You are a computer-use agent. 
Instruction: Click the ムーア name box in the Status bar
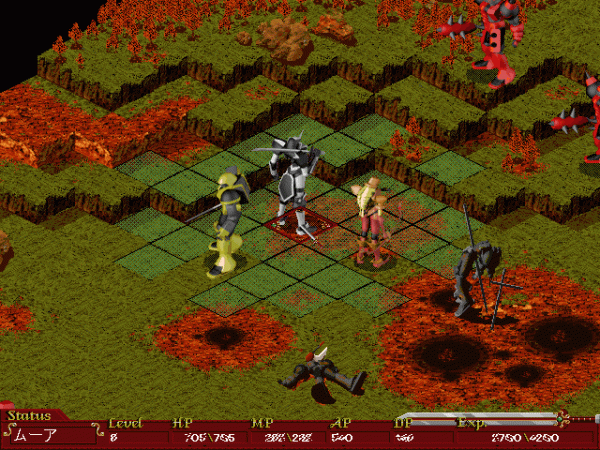(50, 435)
